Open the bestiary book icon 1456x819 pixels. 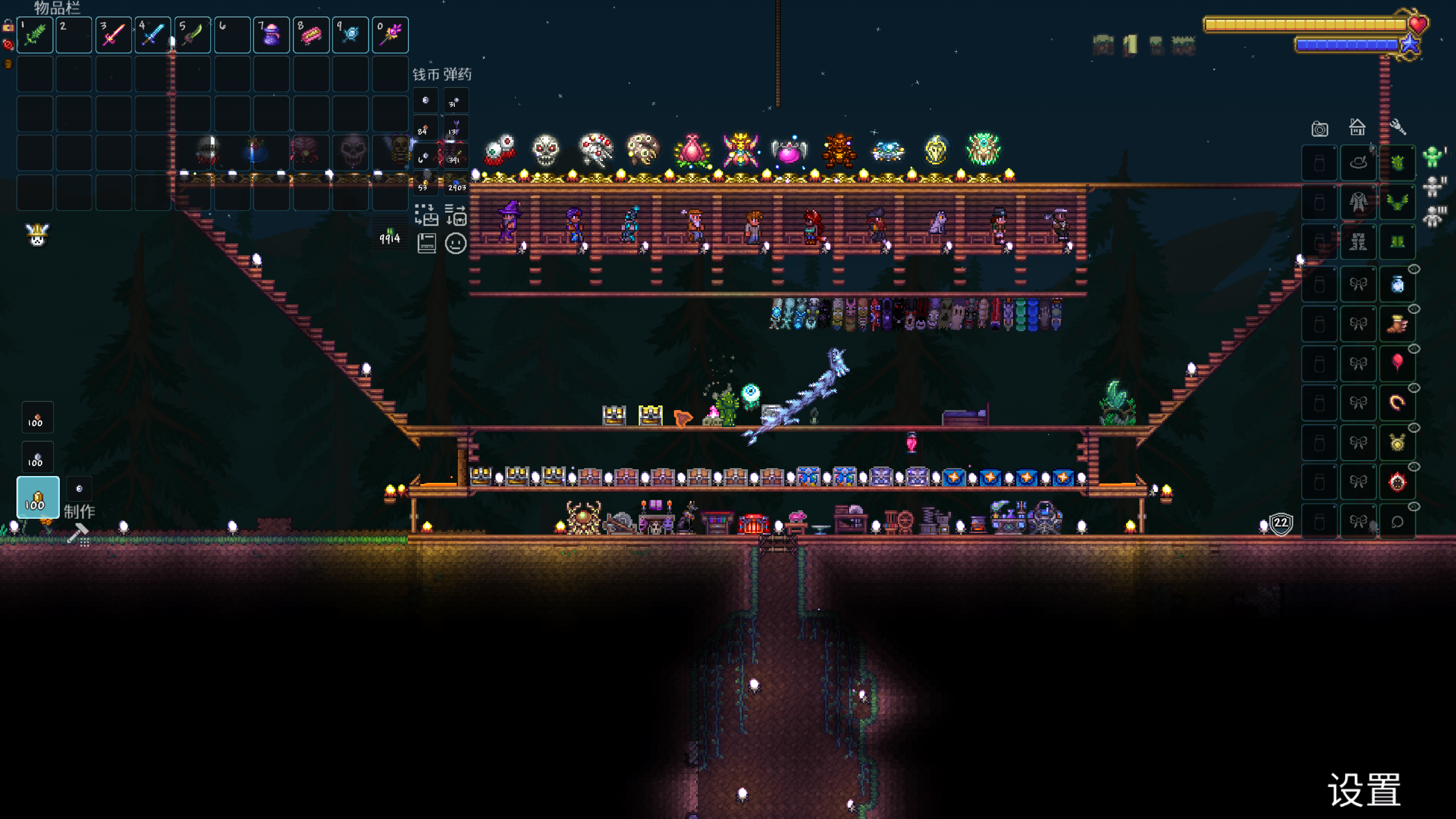coord(426,243)
